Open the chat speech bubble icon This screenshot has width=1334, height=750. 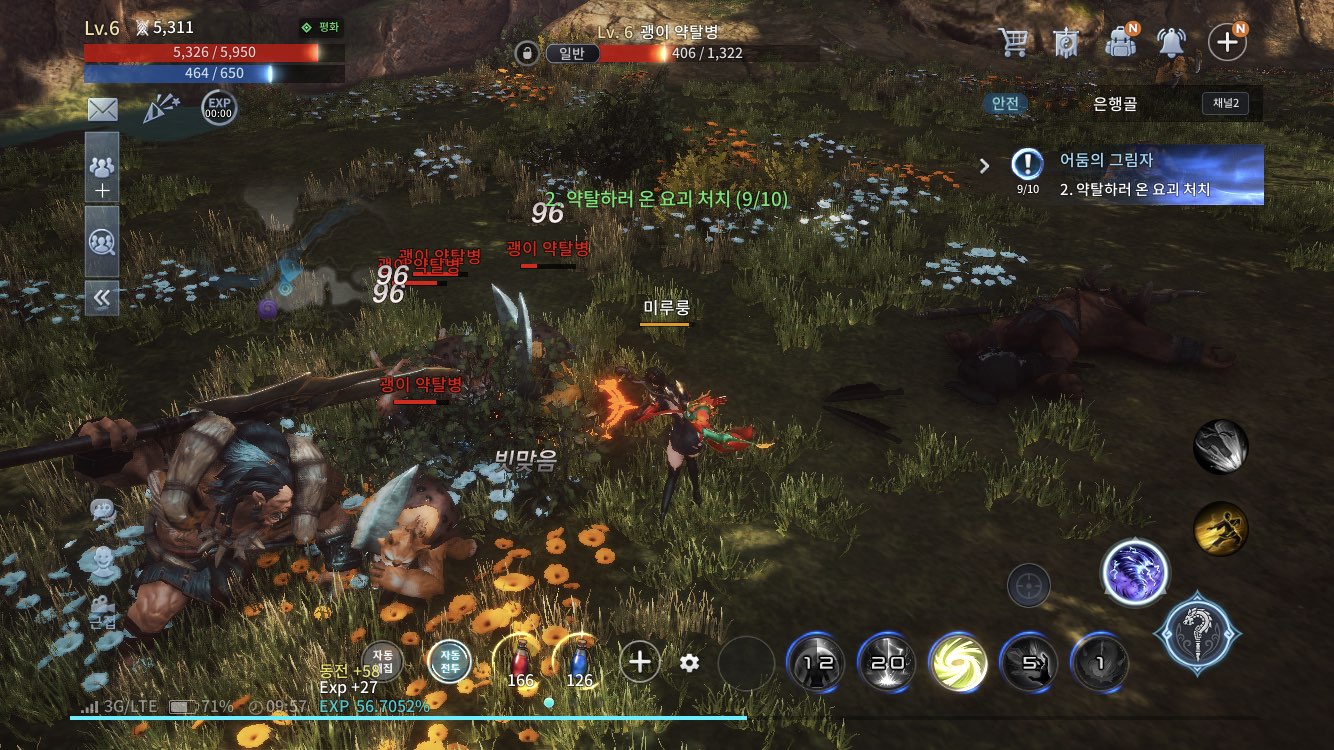tap(102, 510)
